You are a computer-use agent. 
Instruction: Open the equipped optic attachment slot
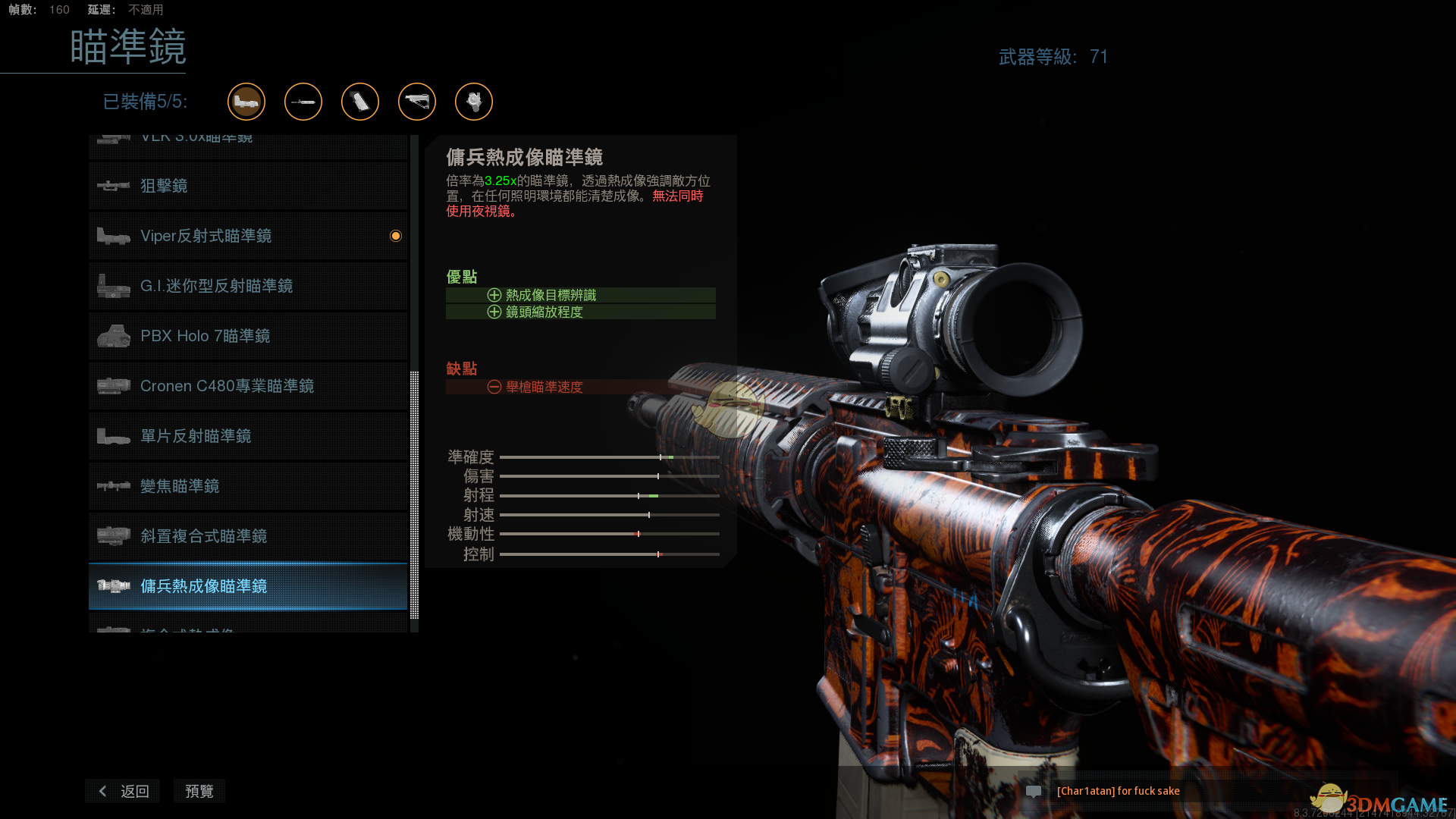coord(246,102)
